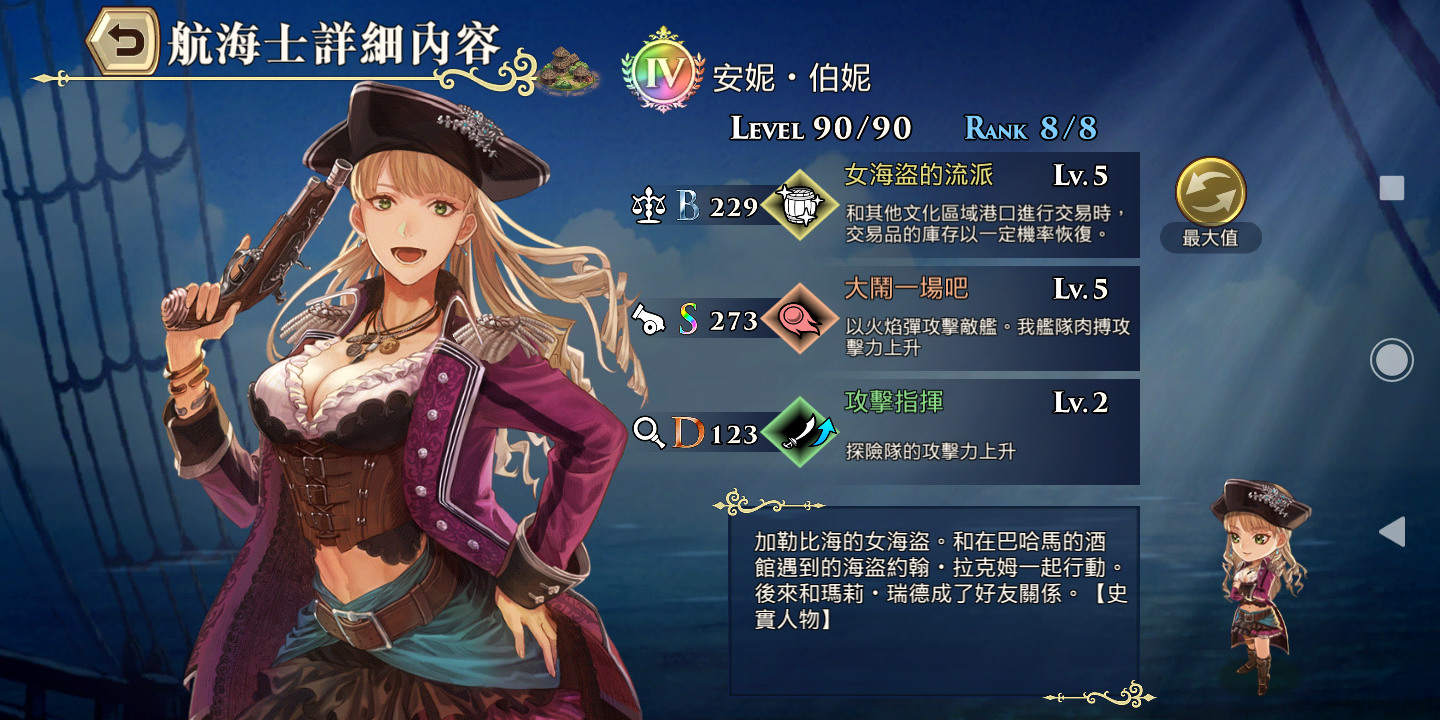Tap Level 90/90 progress display
The image size is (1440, 720).
pos(820,125)
